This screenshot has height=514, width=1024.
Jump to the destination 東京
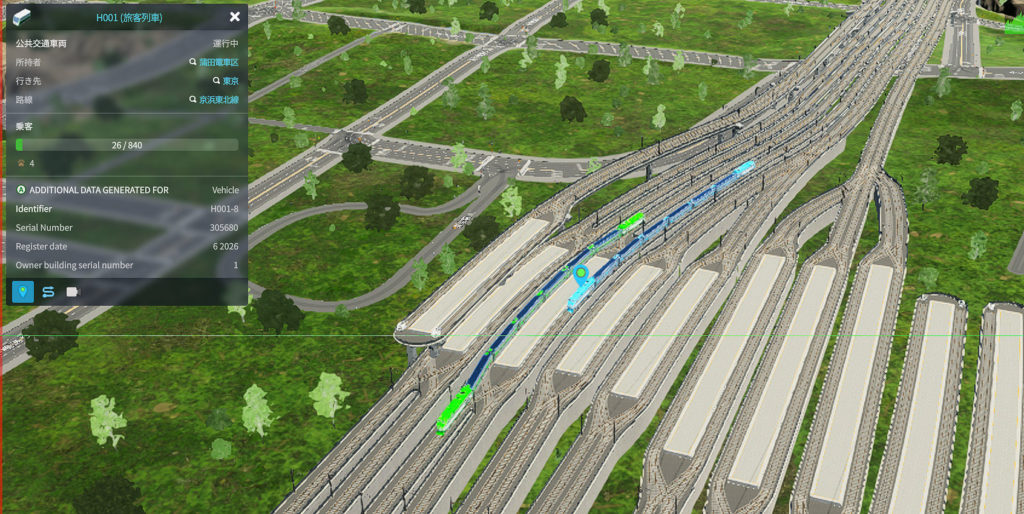[229, 81]
